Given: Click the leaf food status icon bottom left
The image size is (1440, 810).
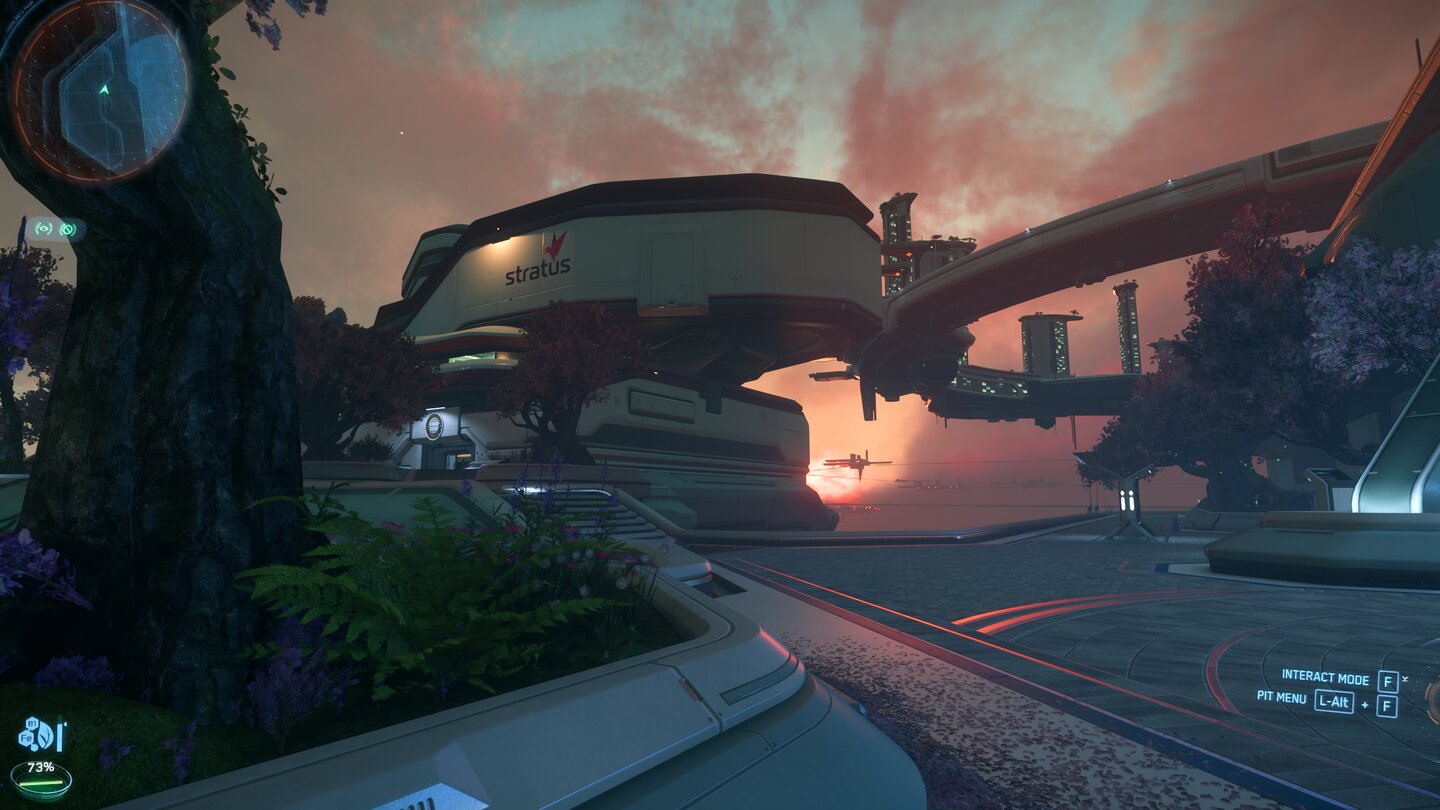Looking at the screenshot, I should tap(44, 735).
